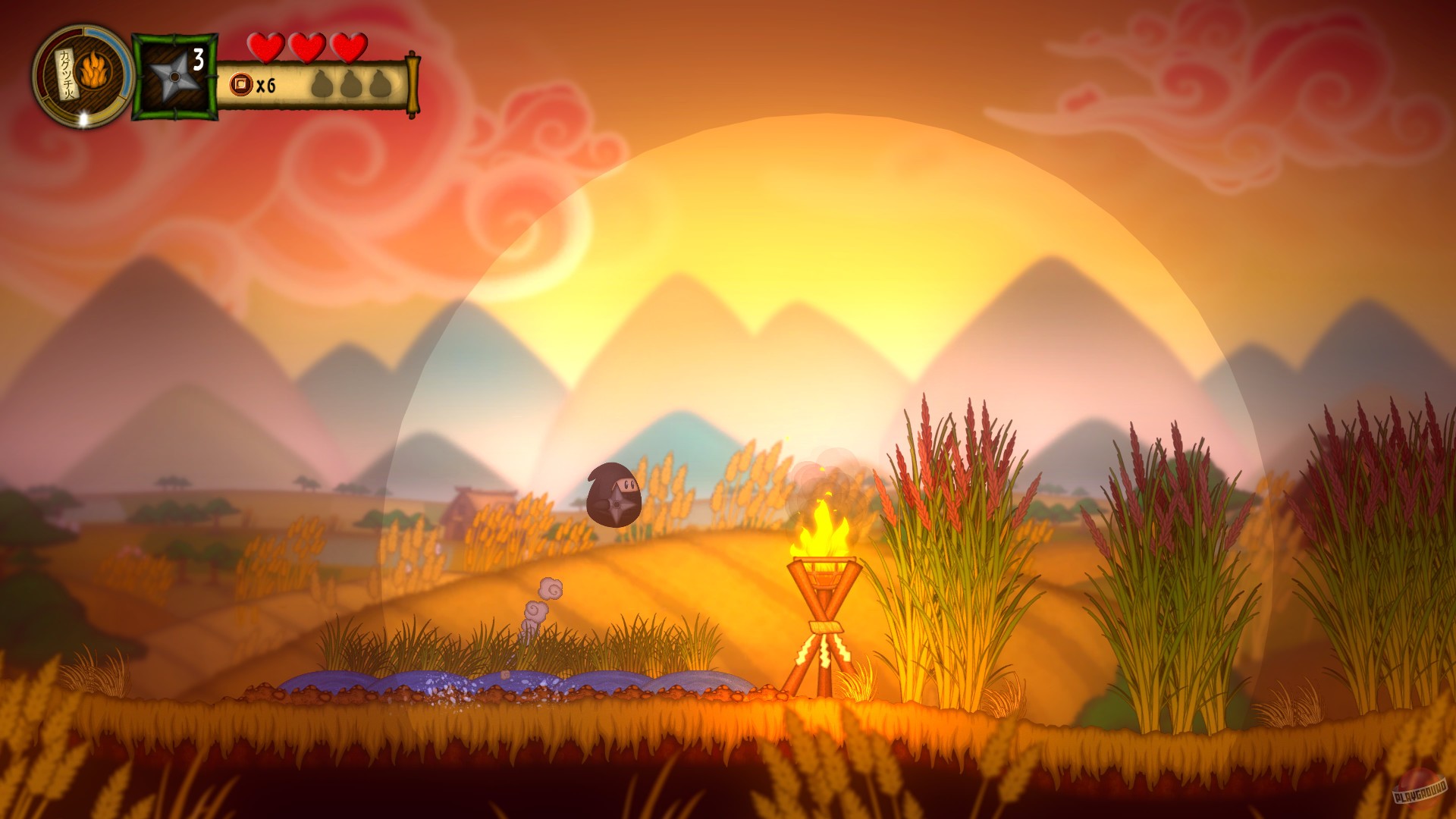Viewport: 1456px width, 819px height.
Task: Select the first empty gourd slot icon
Action: click(x=322, y=83)
